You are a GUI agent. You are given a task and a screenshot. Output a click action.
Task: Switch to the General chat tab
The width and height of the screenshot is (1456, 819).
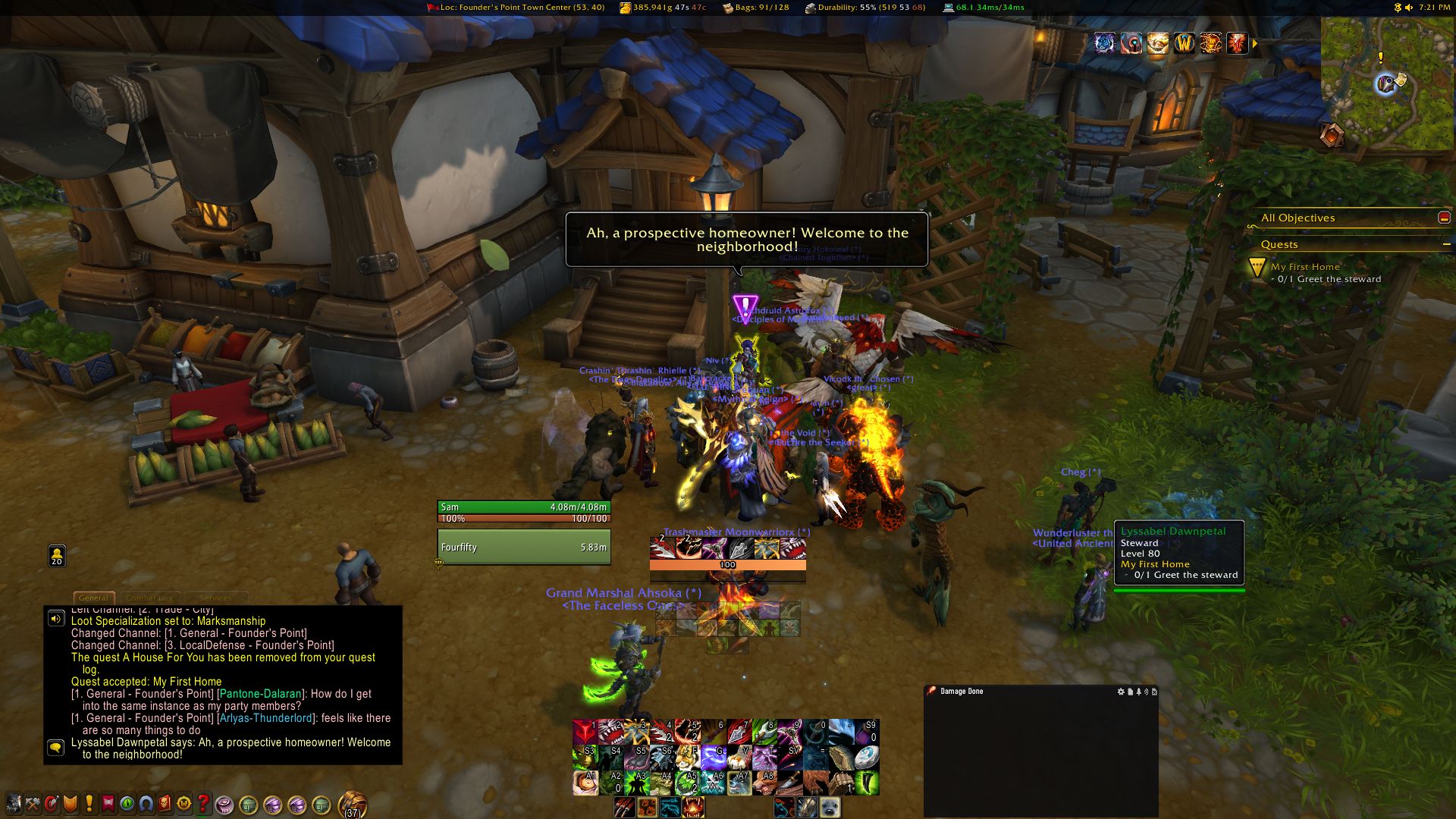[93, 598]
